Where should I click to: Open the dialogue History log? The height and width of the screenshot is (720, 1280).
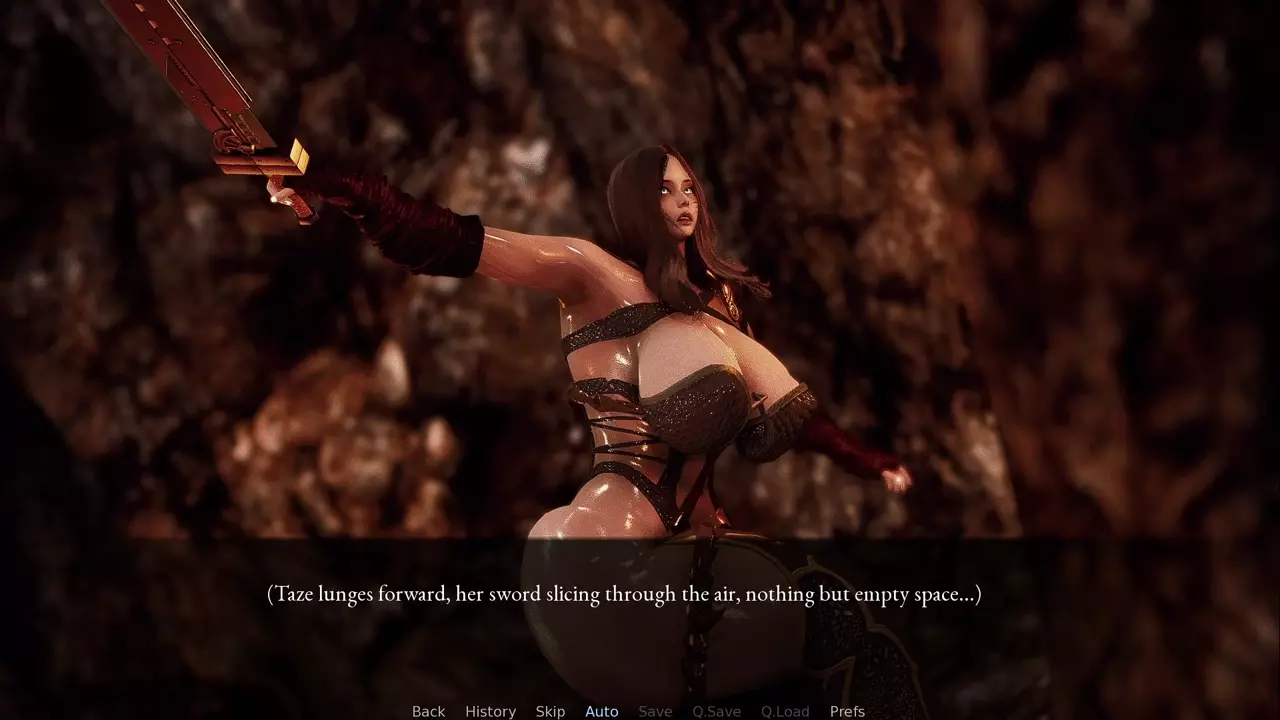click(x=490, y=711)
